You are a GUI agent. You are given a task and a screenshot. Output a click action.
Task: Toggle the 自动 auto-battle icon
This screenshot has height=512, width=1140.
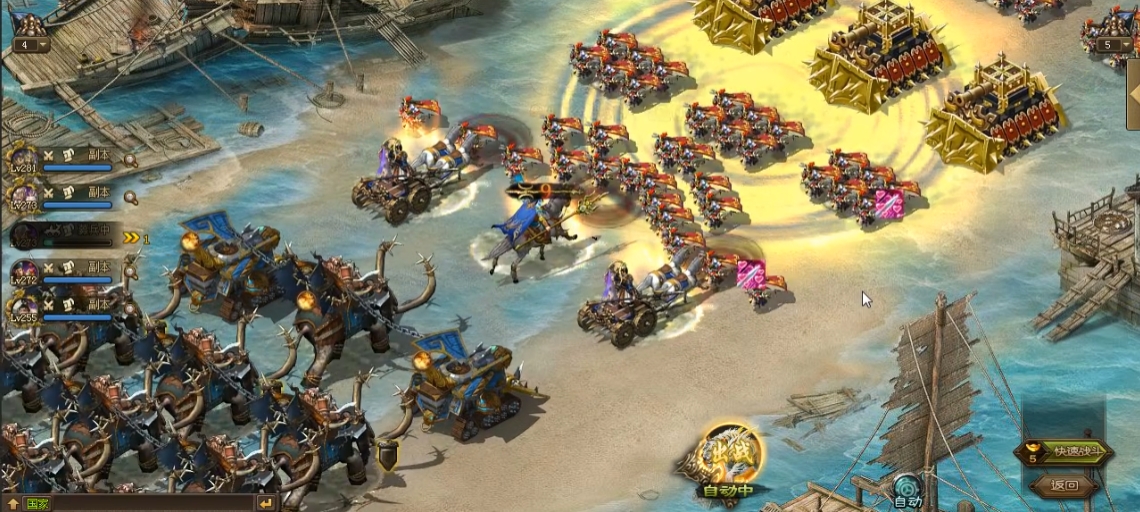907,490
